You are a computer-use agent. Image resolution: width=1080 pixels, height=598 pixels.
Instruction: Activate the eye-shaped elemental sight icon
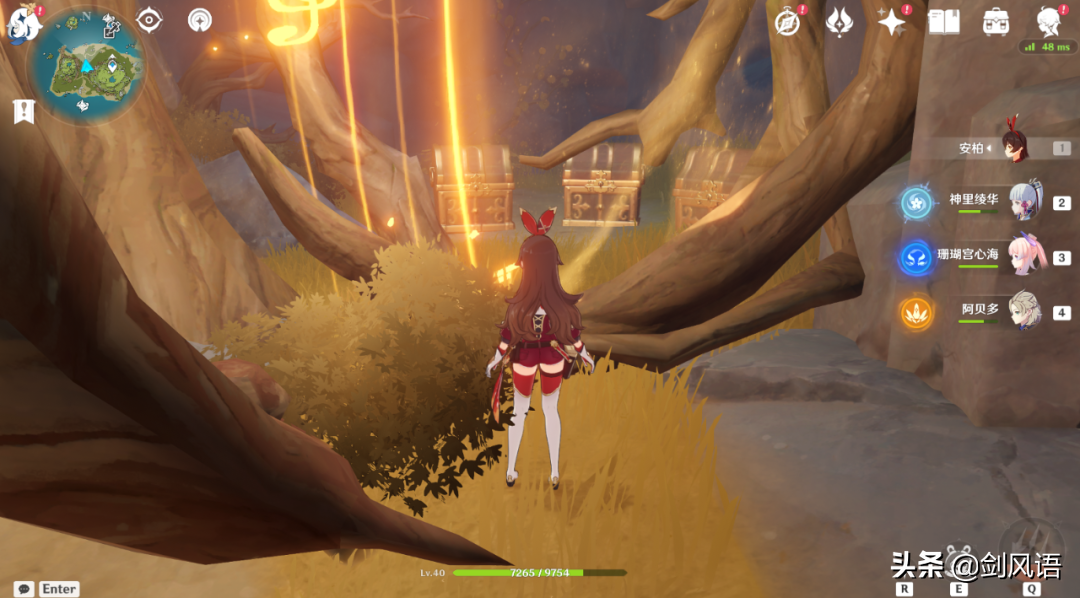[149, 20]
